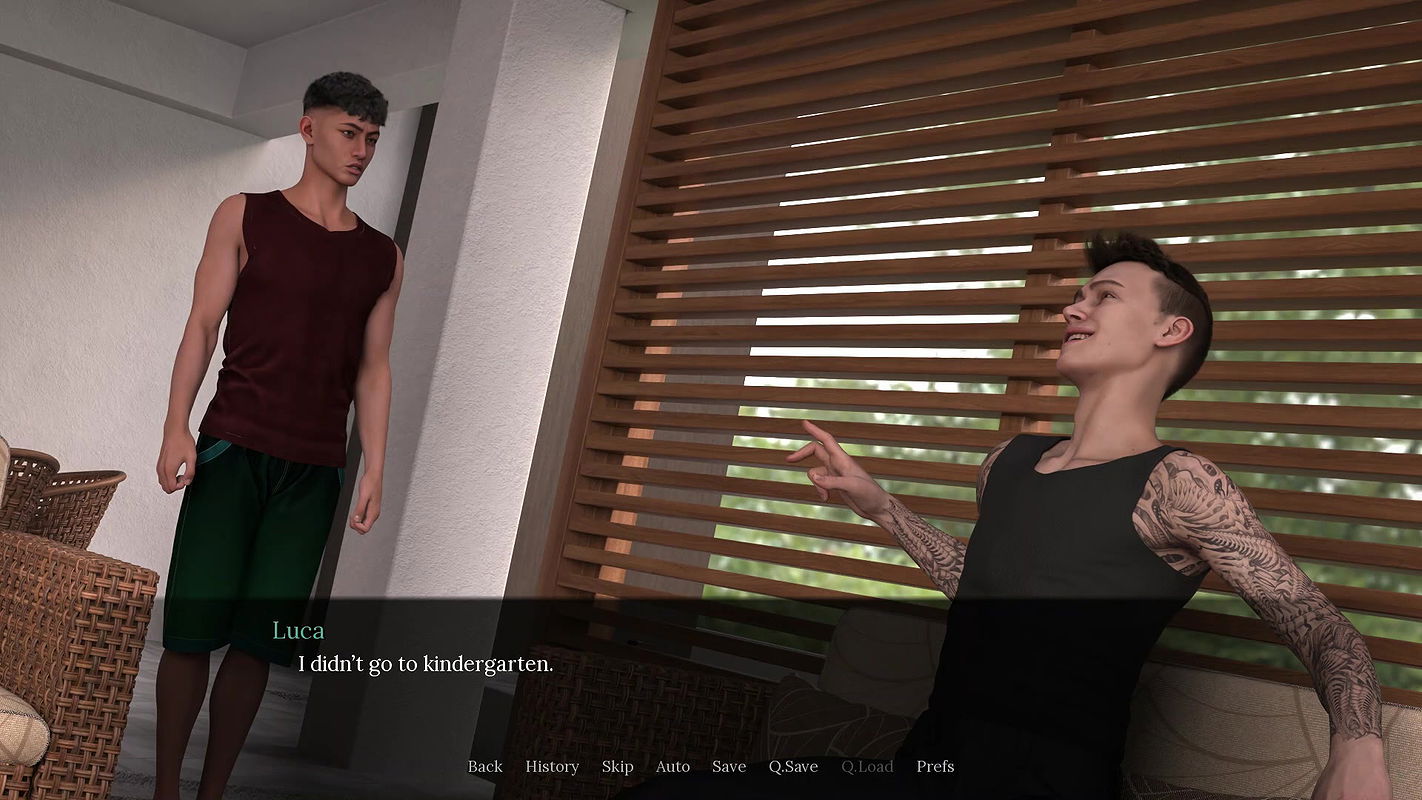Activate Auto mode for hands-free reading
This screenshot has width=1422, height=800.
[672, 766]
